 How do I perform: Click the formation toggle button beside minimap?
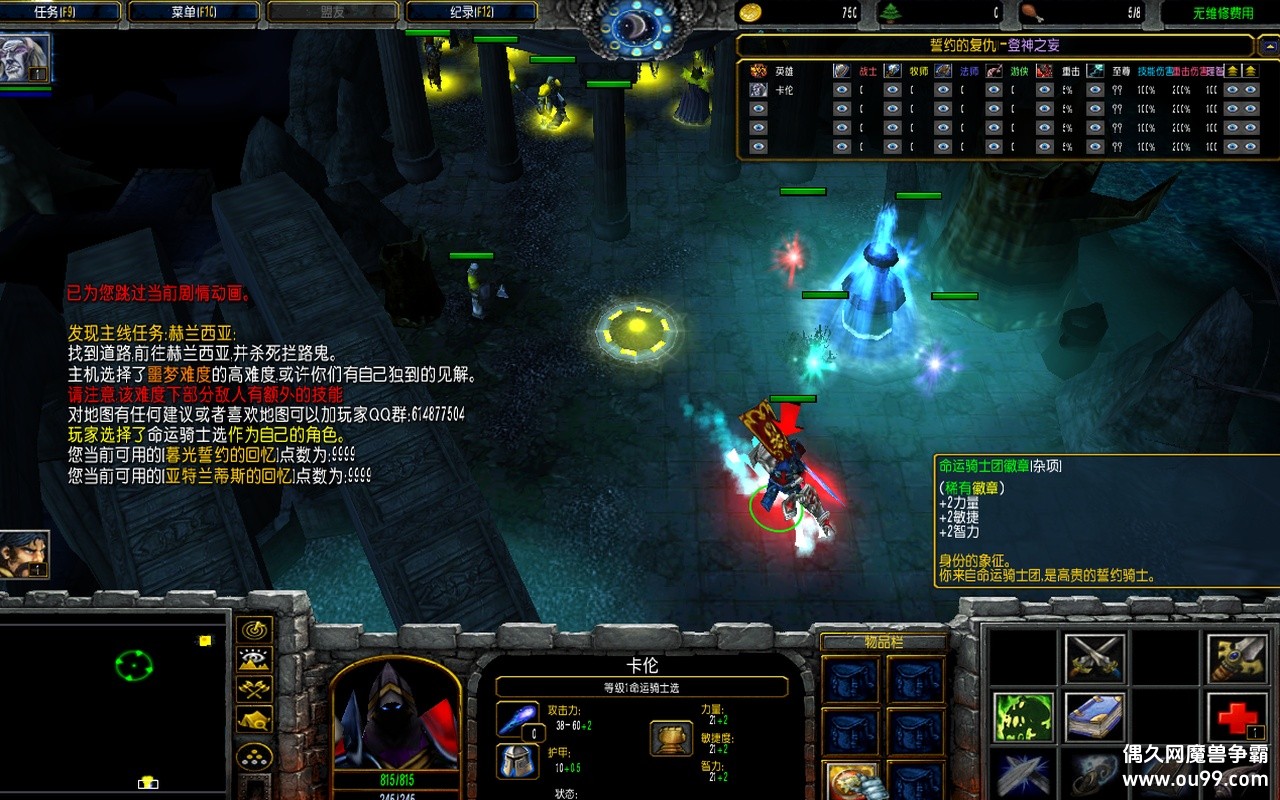[x=254, y=757]
